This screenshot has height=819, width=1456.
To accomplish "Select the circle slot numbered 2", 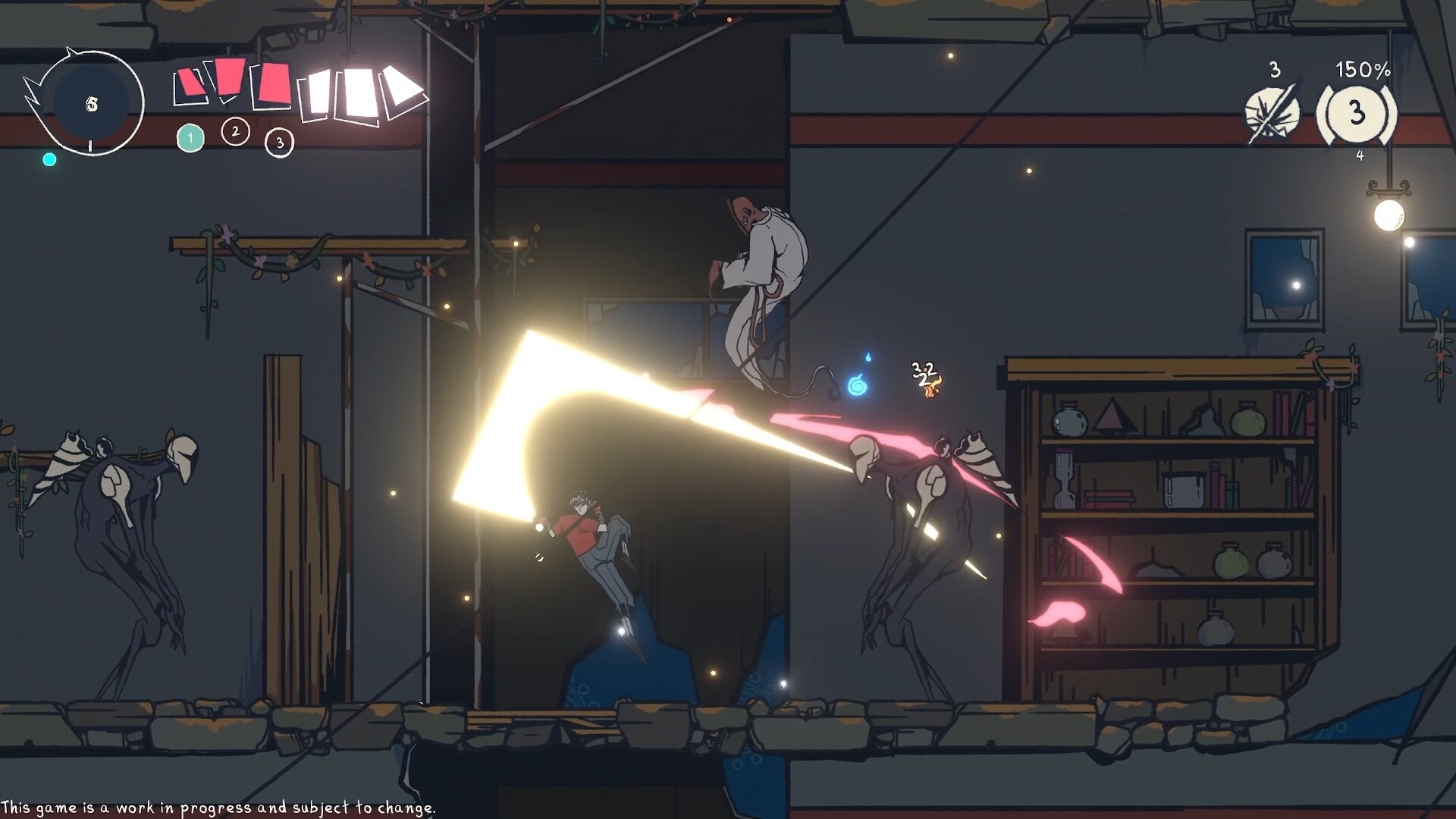I will point(235,132).
